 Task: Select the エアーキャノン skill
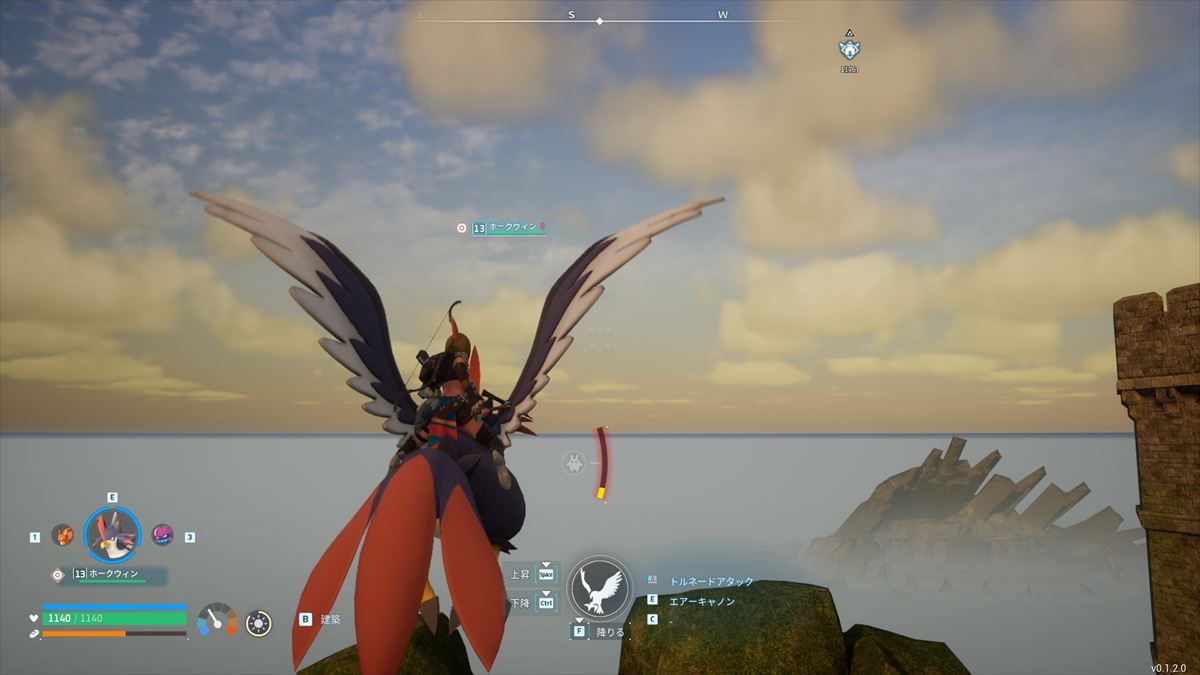[701, 600]
